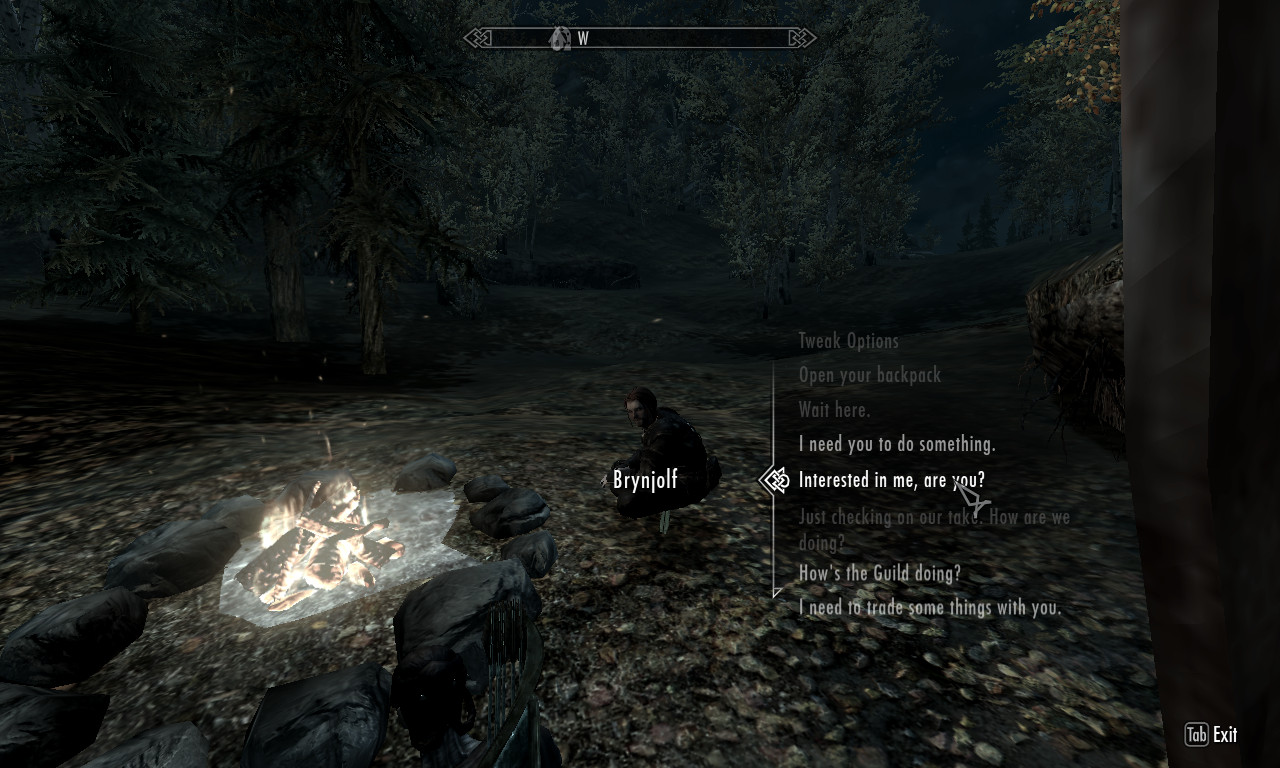The image size is (1280, 768).
Task: Choose the 'Tweak Options' dialogue line
Action: pos(848,341)
